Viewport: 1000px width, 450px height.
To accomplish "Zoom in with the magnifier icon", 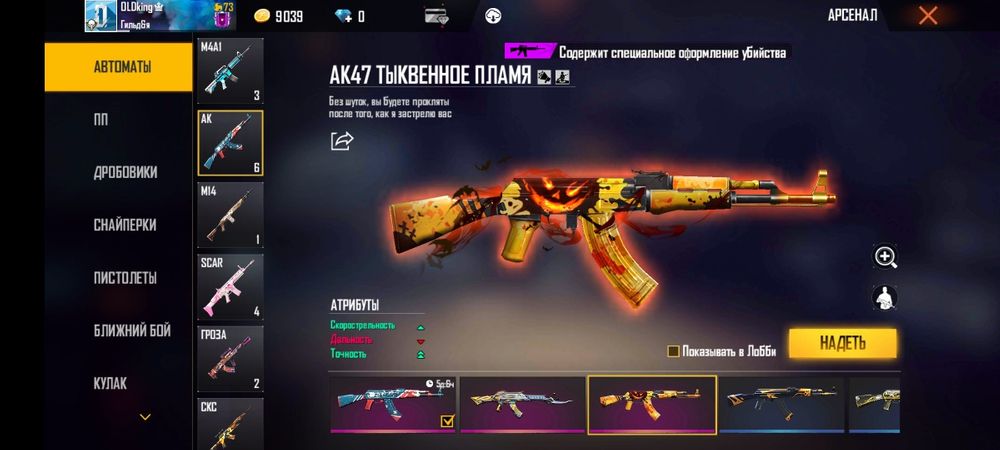I will pos(885,257).
